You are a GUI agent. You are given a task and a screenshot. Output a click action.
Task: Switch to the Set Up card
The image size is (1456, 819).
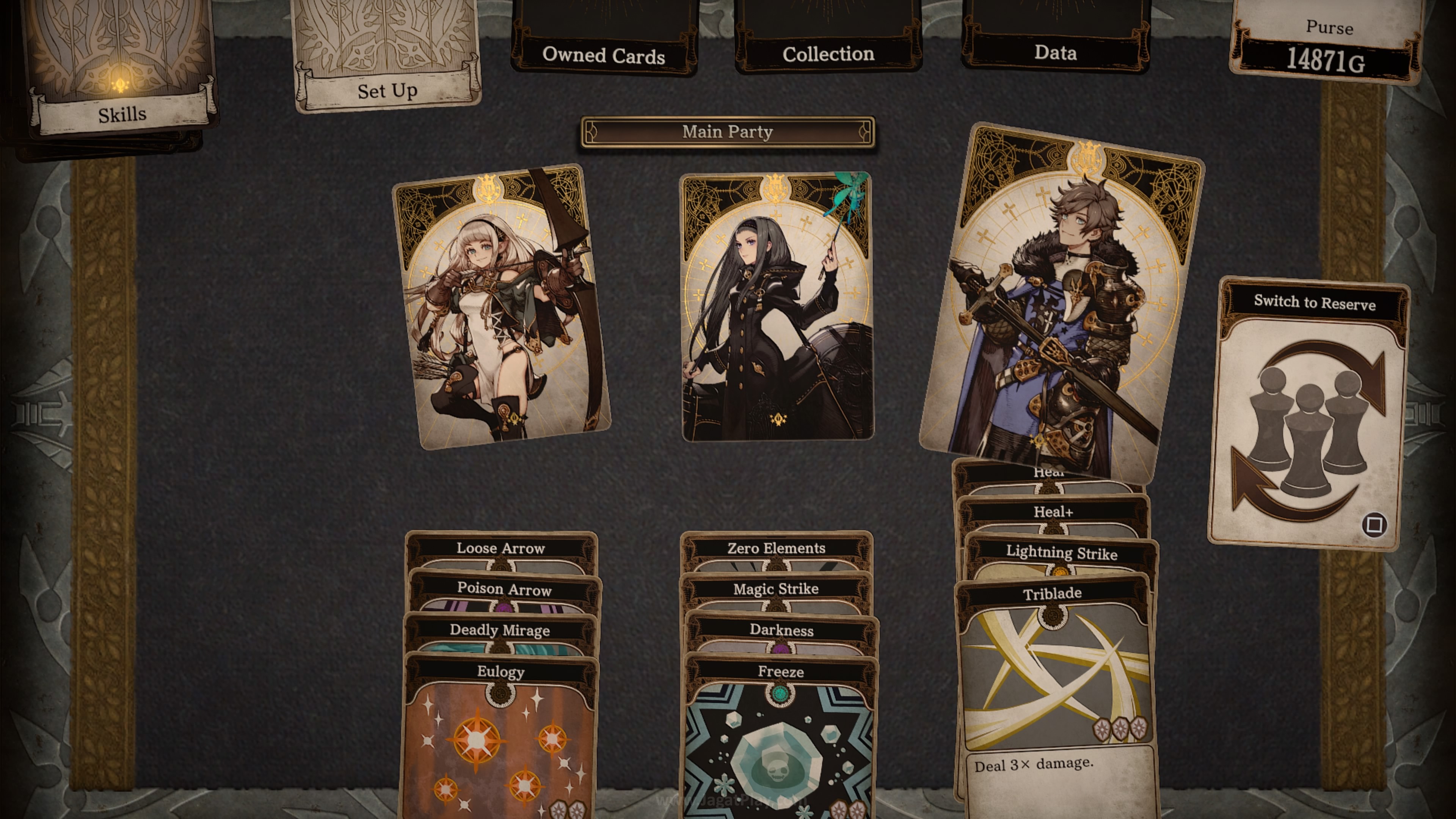pyautogui.click(x=387, y=62)
